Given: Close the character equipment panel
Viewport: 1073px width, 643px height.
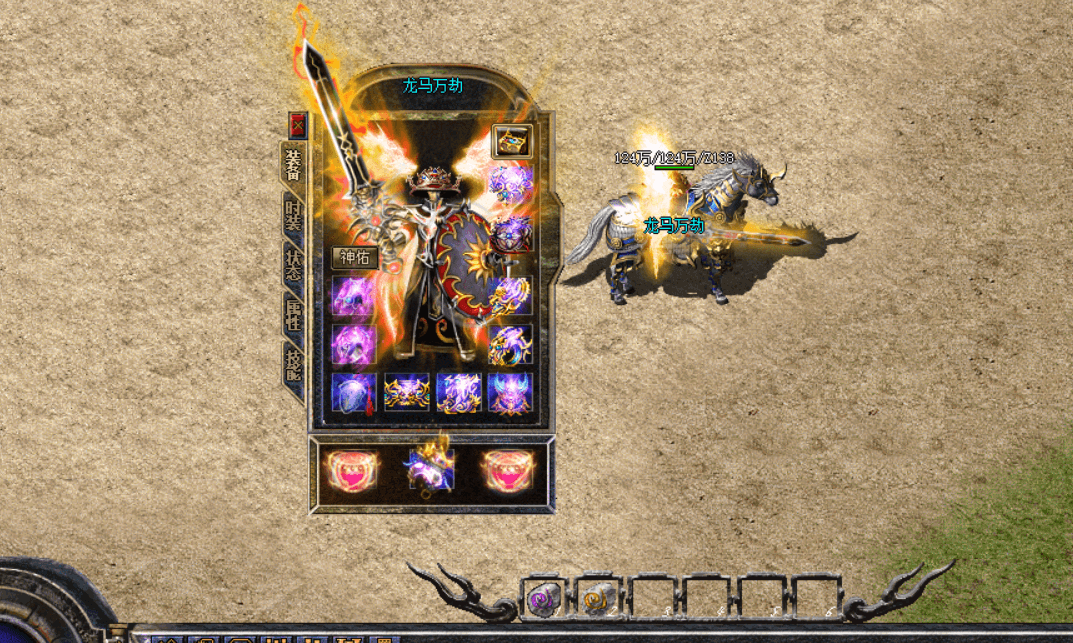Looking at the screenshot, I should pos(297,126).
